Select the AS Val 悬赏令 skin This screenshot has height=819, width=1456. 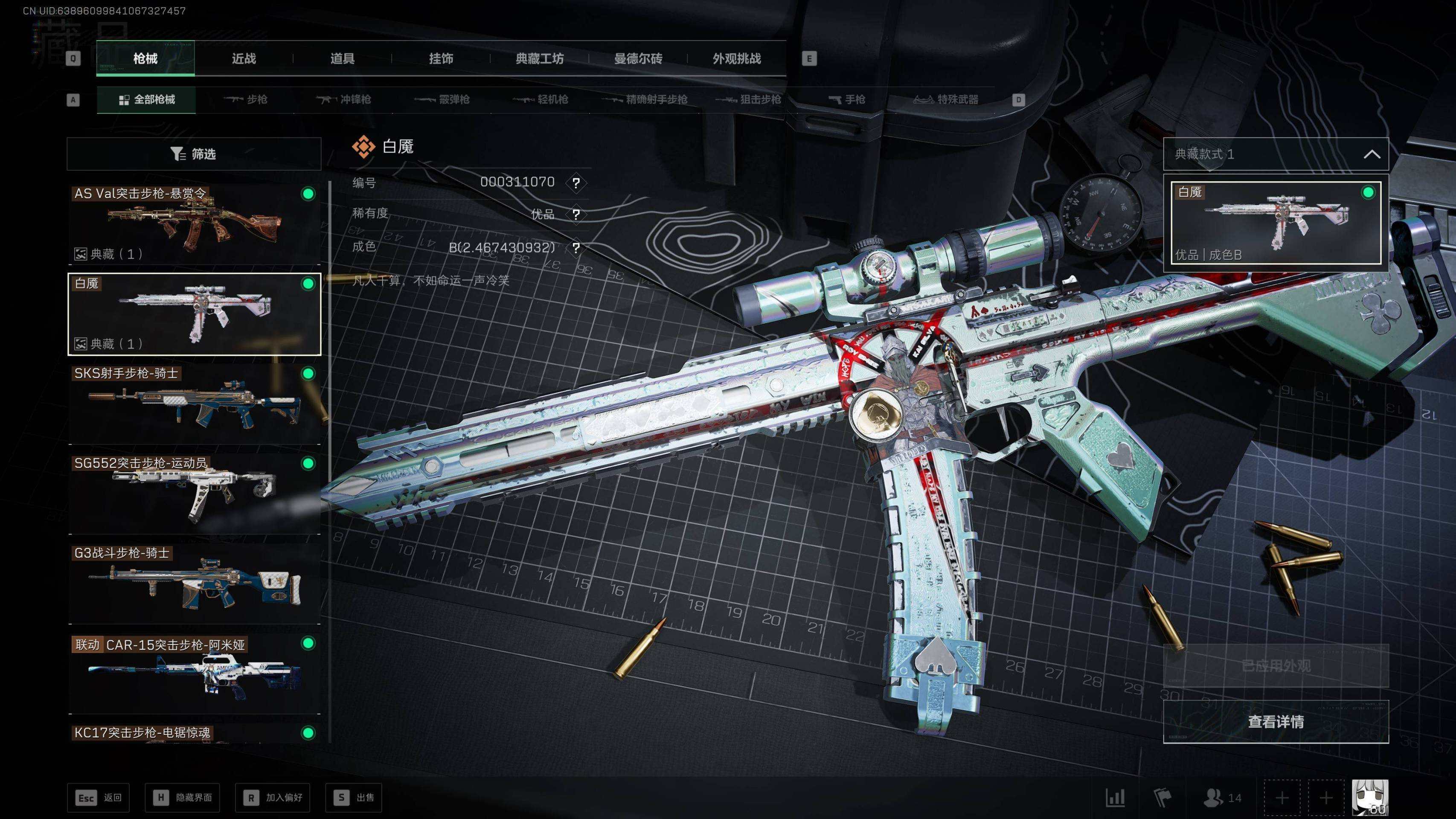pos(194,224)
